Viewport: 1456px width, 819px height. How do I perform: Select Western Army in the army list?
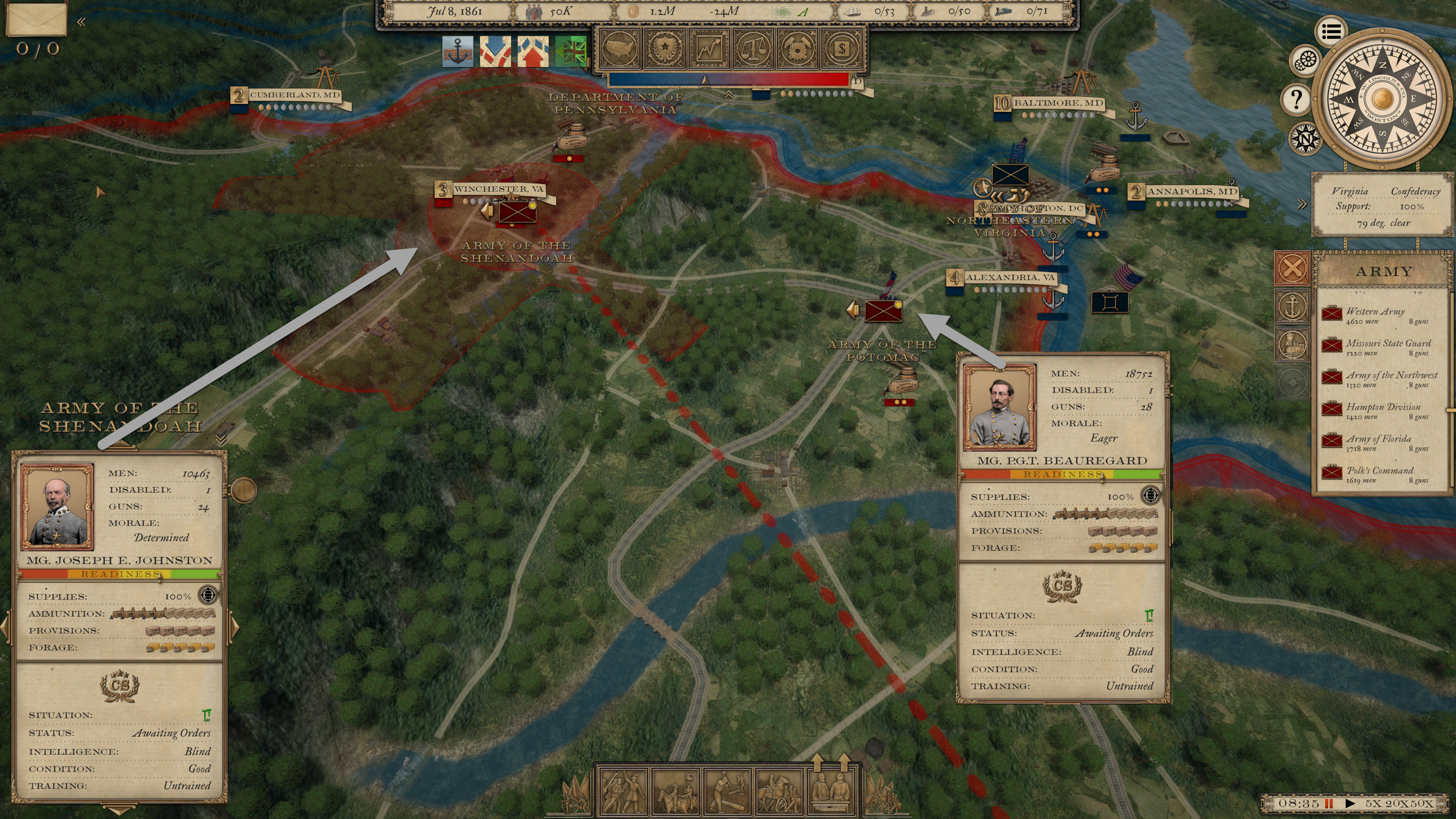click(x=1375, y=315)
